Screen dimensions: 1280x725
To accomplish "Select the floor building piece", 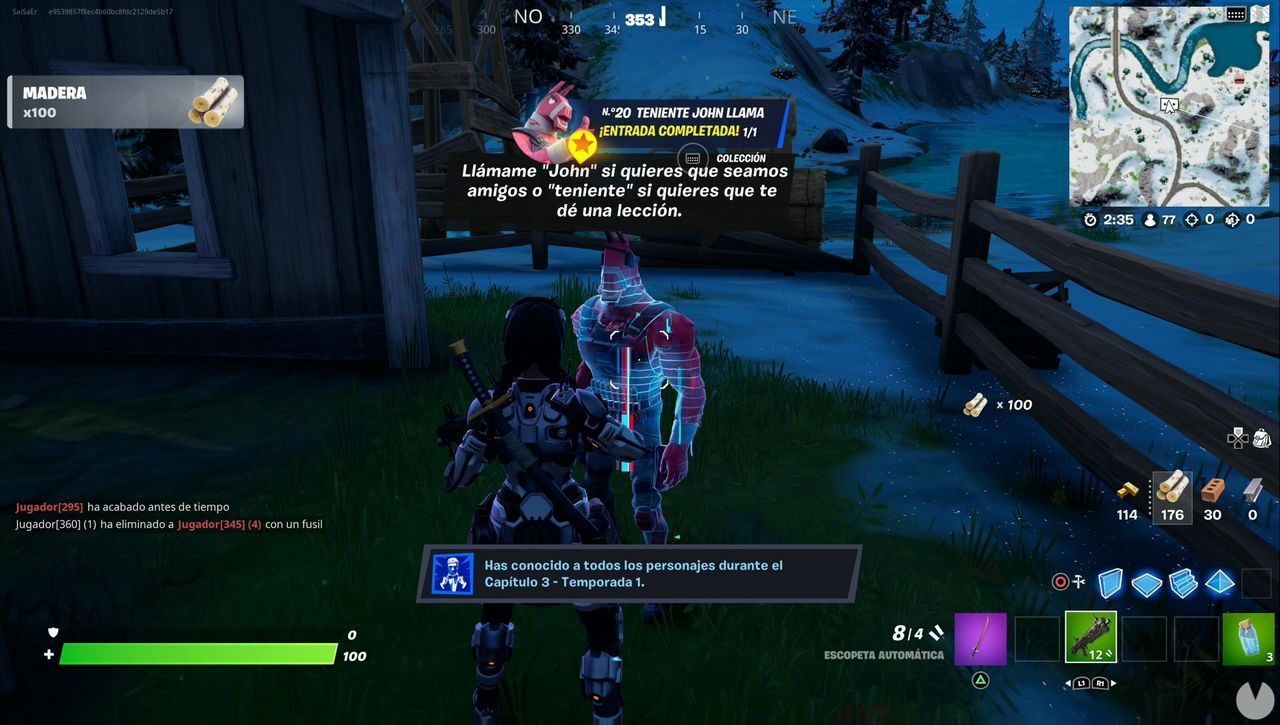I will pyautogui.click(x=1147, y=583).
